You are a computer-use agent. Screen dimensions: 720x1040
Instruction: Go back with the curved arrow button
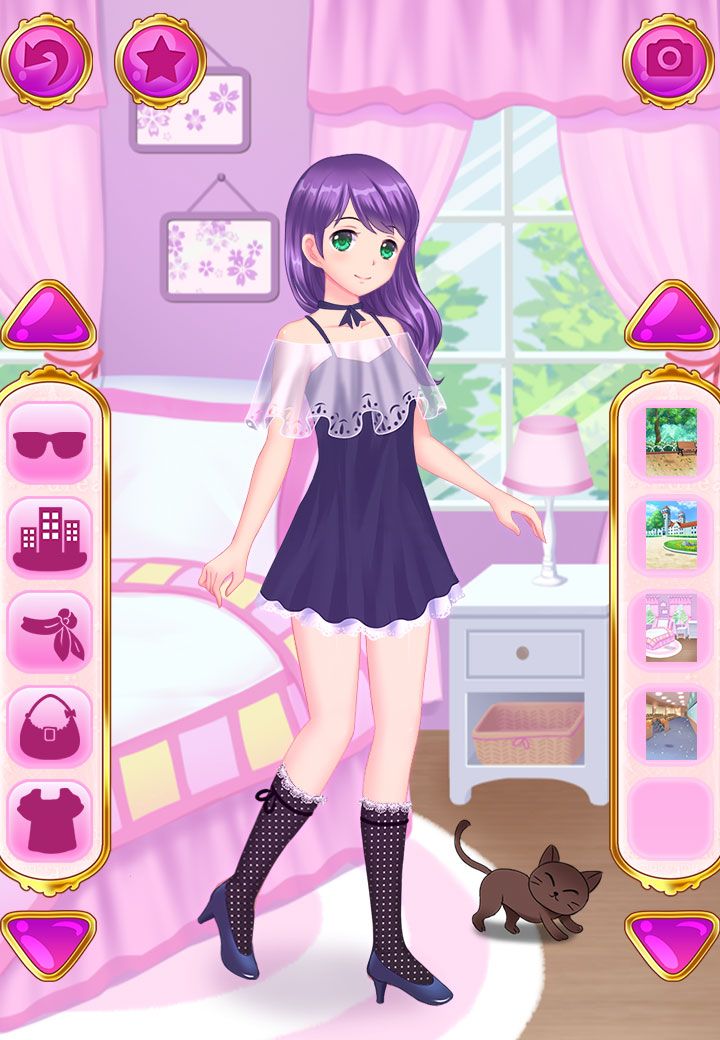(x=46, y=60)
